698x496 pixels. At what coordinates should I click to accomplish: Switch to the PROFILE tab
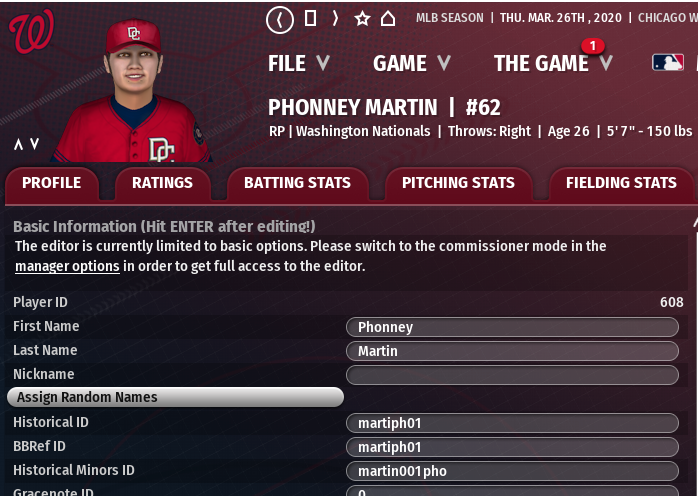pyautogui.click(x=52, y=183)
